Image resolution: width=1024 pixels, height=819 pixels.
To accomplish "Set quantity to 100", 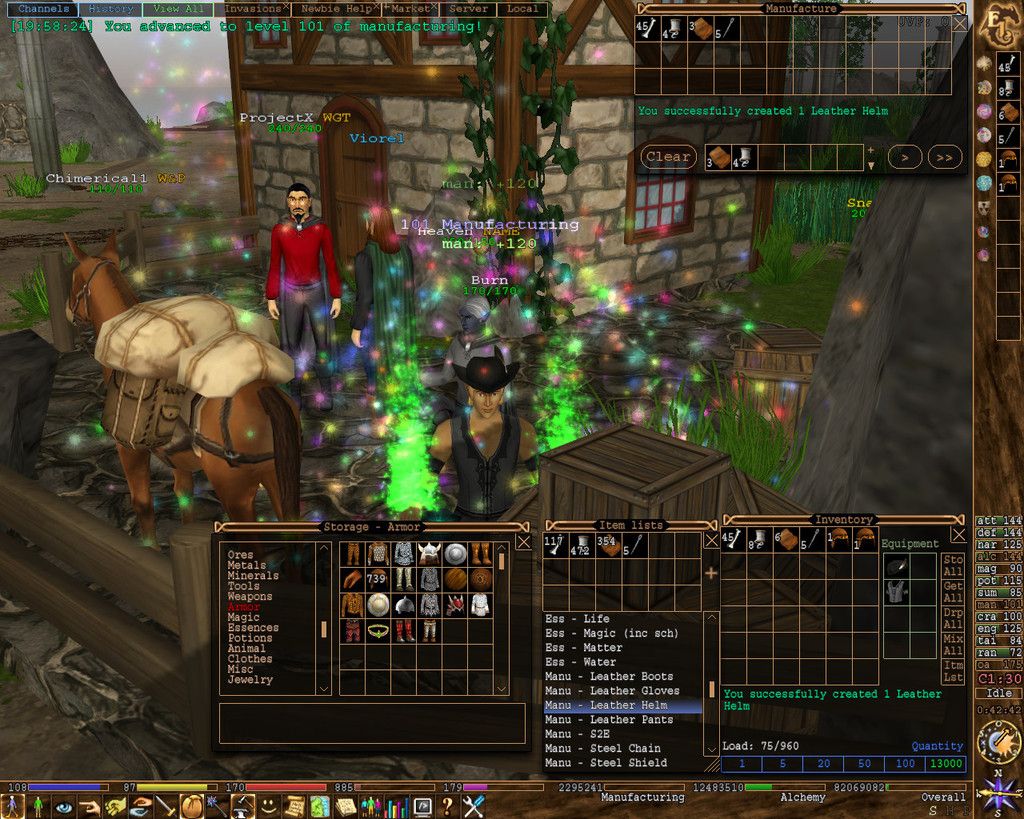I will tap(905, 764).
